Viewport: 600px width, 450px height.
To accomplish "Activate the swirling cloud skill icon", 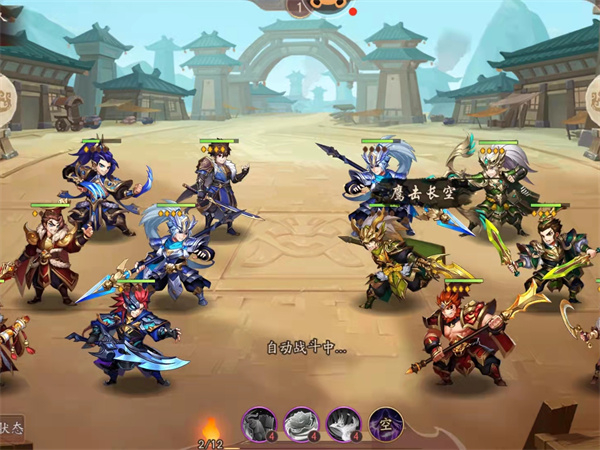I will (x=301, y=424).
